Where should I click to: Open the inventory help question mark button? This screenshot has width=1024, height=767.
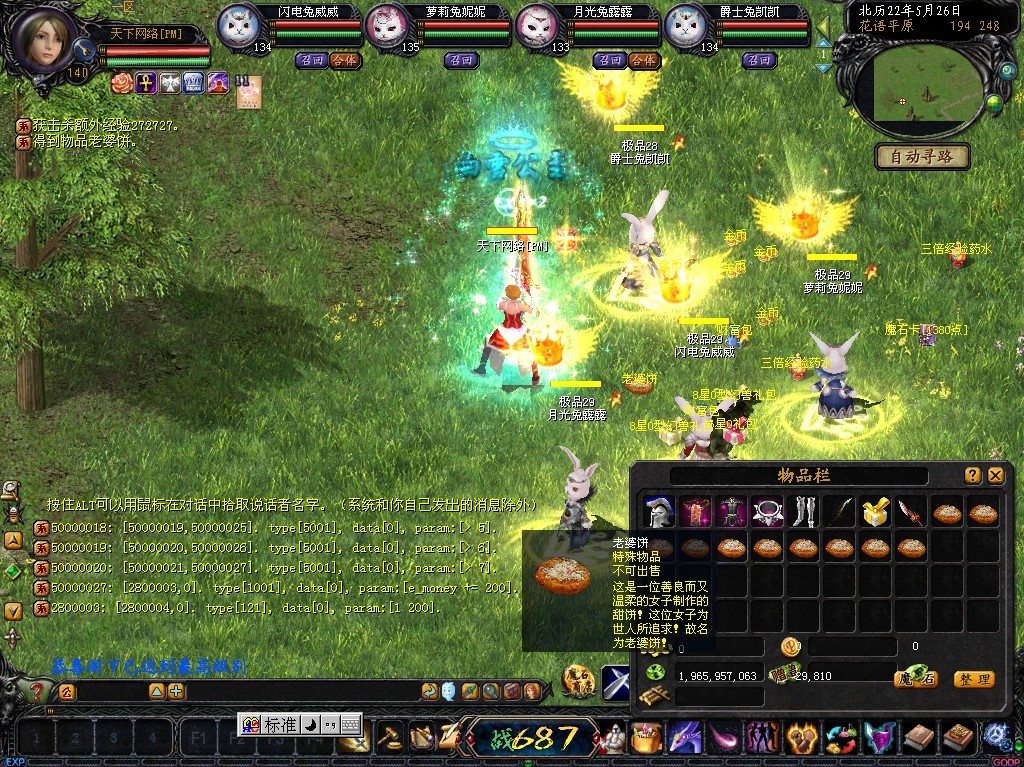[x=972, y=476]
